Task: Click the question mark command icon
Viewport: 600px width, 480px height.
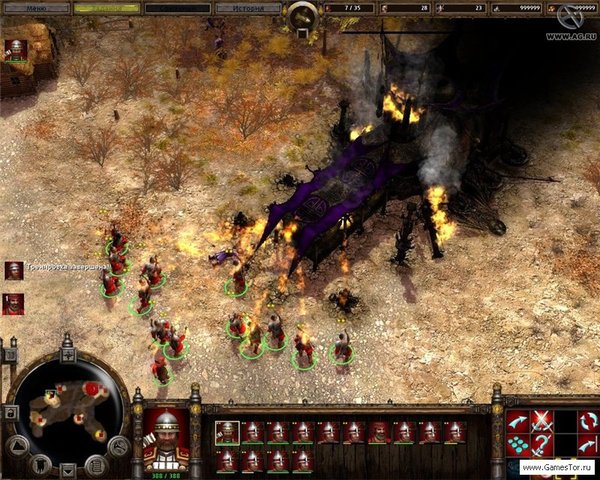Action: coord(542,444)
